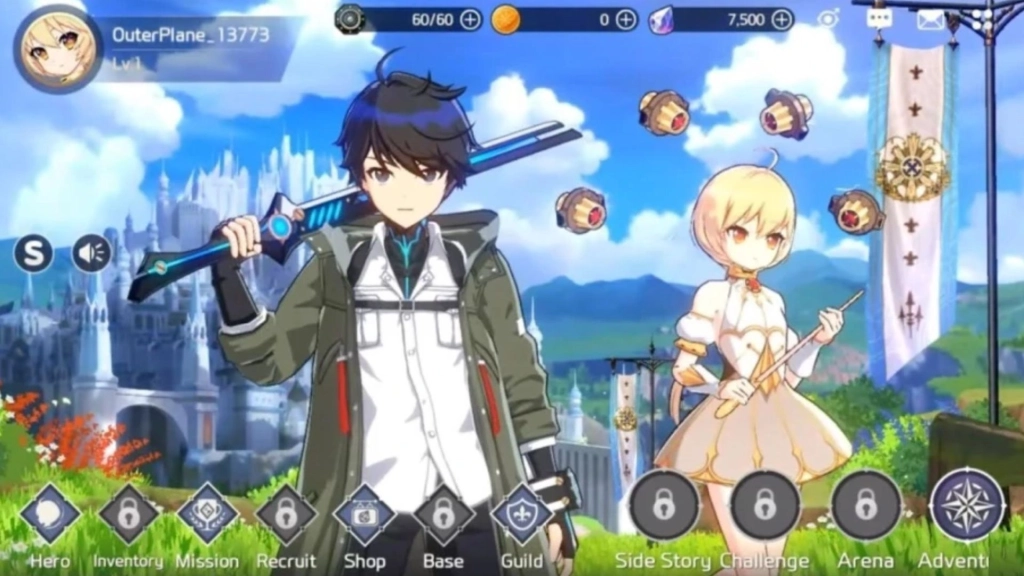Open the OuterPlane_13773 player profile avatar

pos(58,48)
